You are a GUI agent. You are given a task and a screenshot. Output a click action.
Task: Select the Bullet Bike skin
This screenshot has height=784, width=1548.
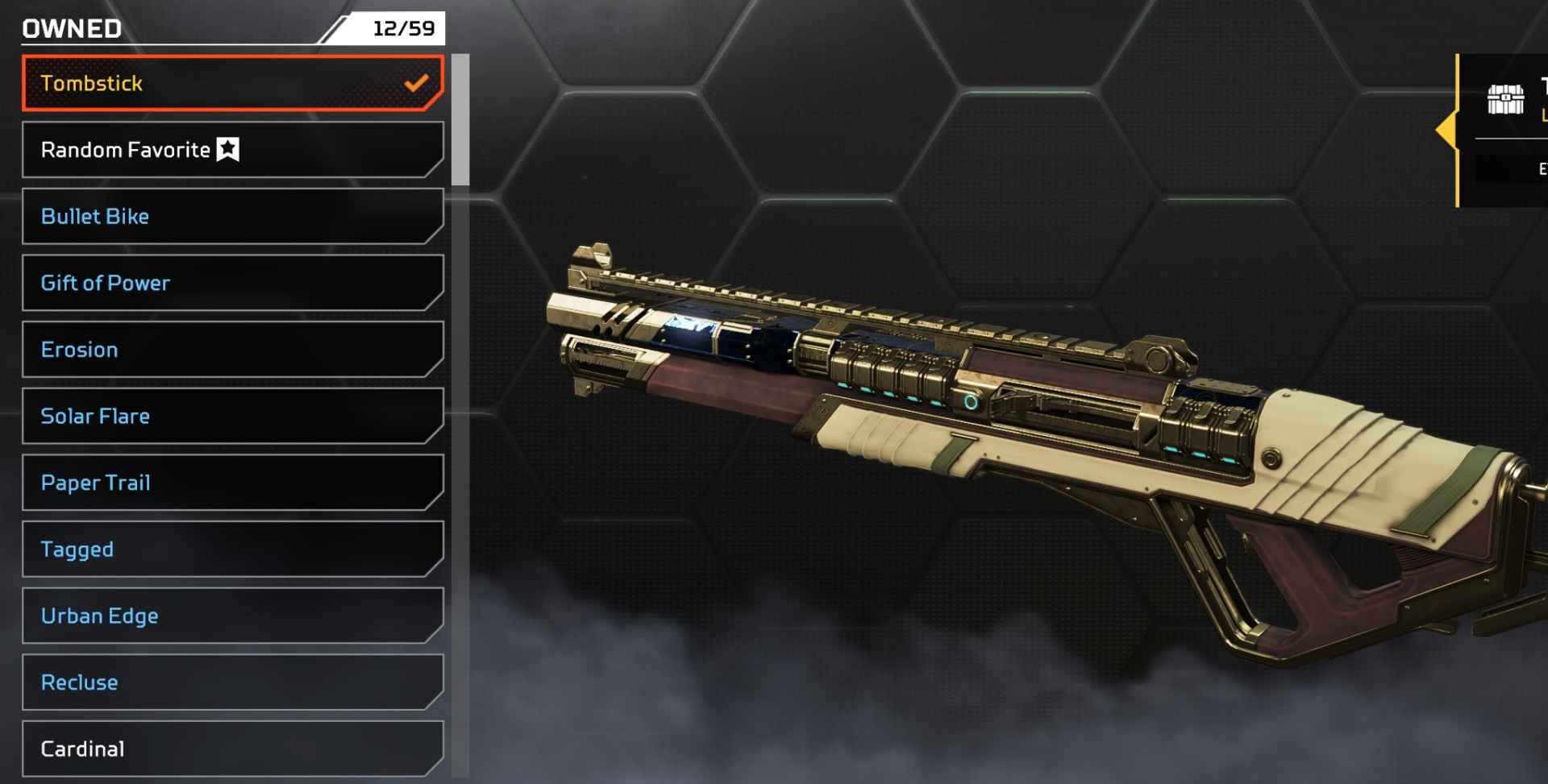[x=231, y=216]
